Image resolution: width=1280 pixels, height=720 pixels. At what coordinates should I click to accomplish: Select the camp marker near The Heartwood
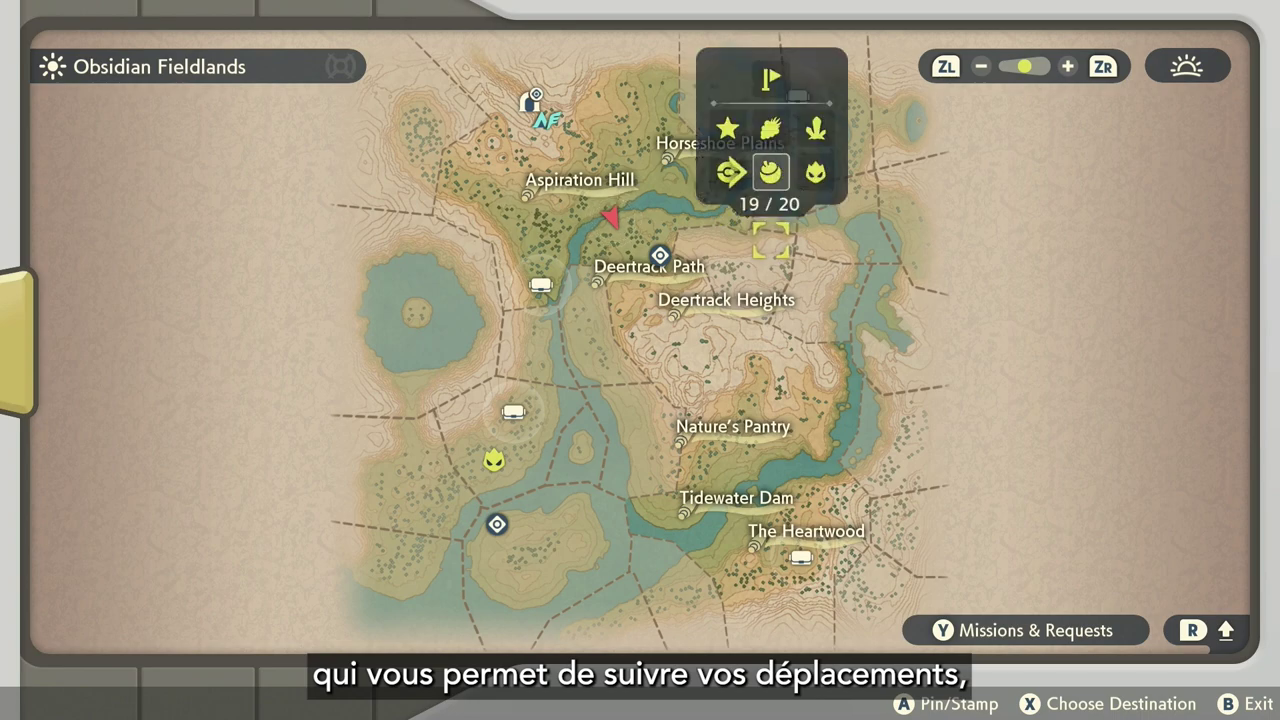coord(801,557)
